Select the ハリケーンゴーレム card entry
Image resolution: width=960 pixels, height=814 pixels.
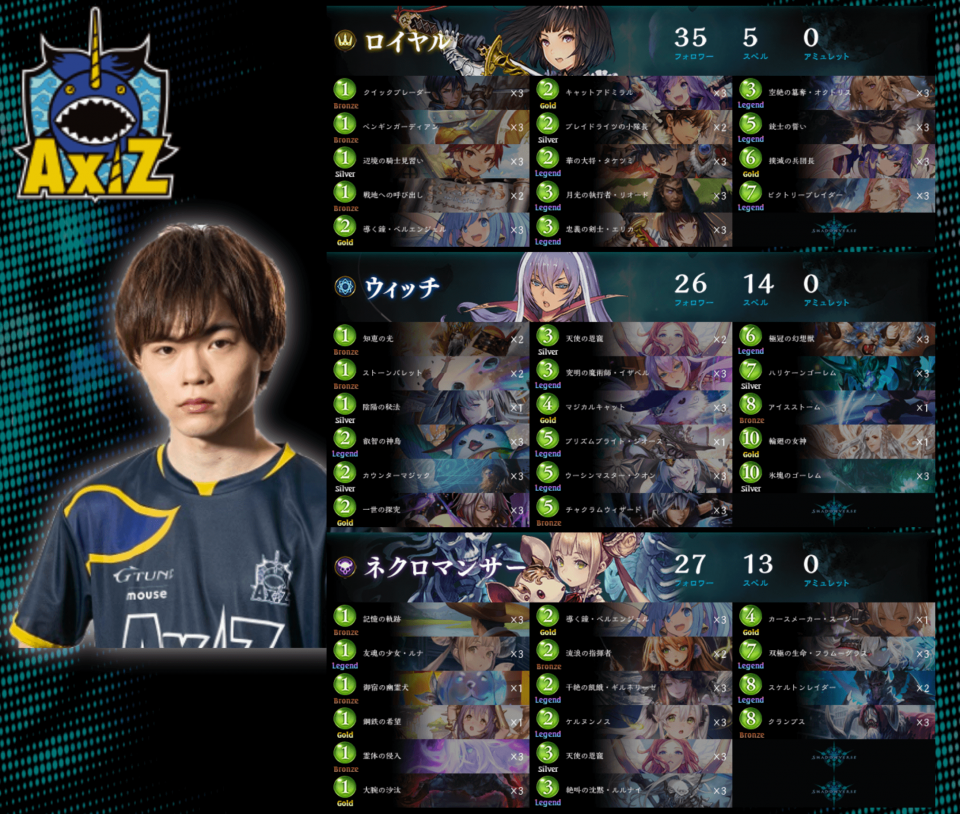(836, 373)
